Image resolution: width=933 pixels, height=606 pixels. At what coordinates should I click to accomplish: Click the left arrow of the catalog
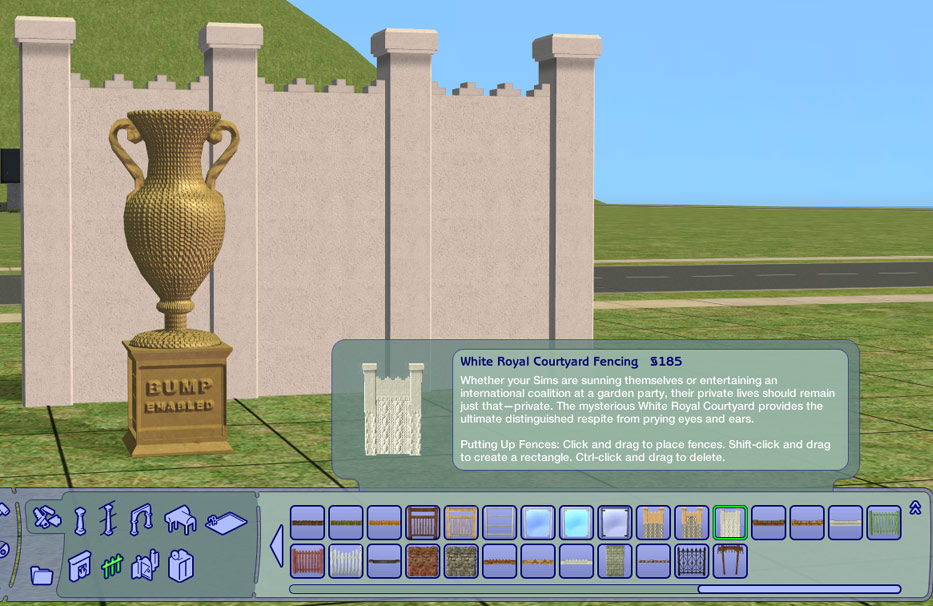point(275,546)
